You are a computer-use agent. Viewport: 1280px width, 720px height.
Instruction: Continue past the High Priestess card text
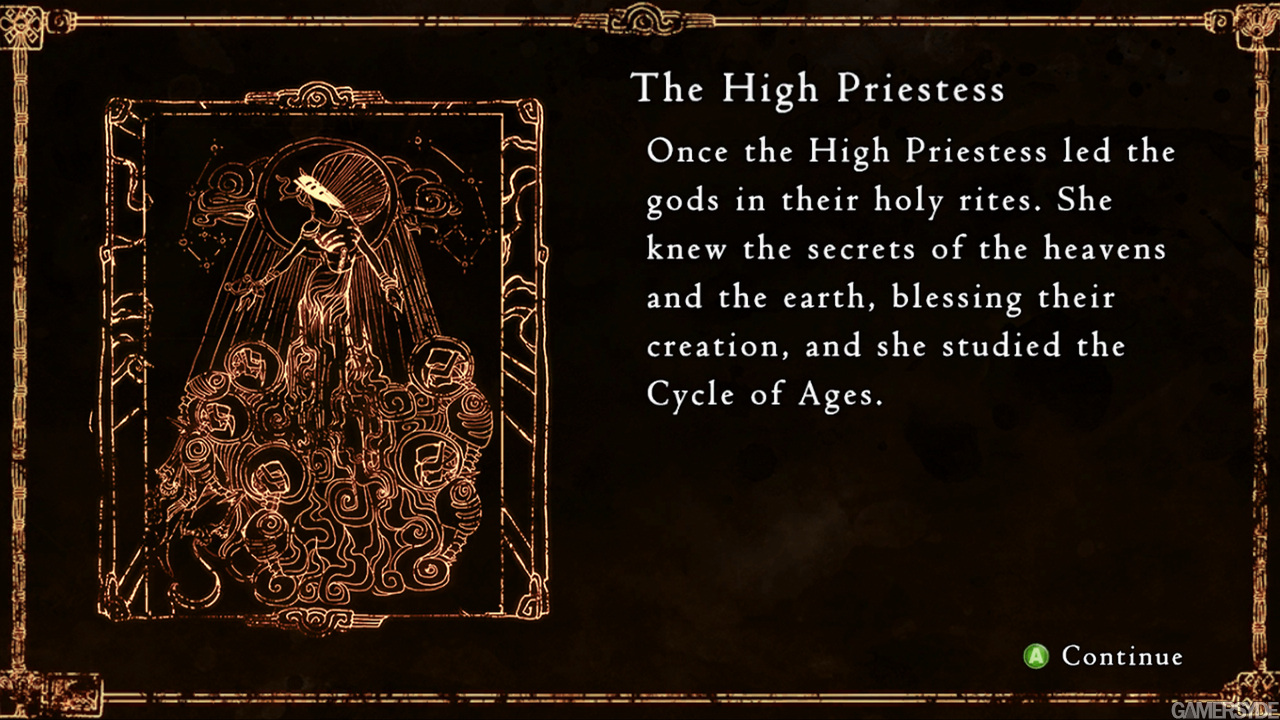[x=1104, y=656]
